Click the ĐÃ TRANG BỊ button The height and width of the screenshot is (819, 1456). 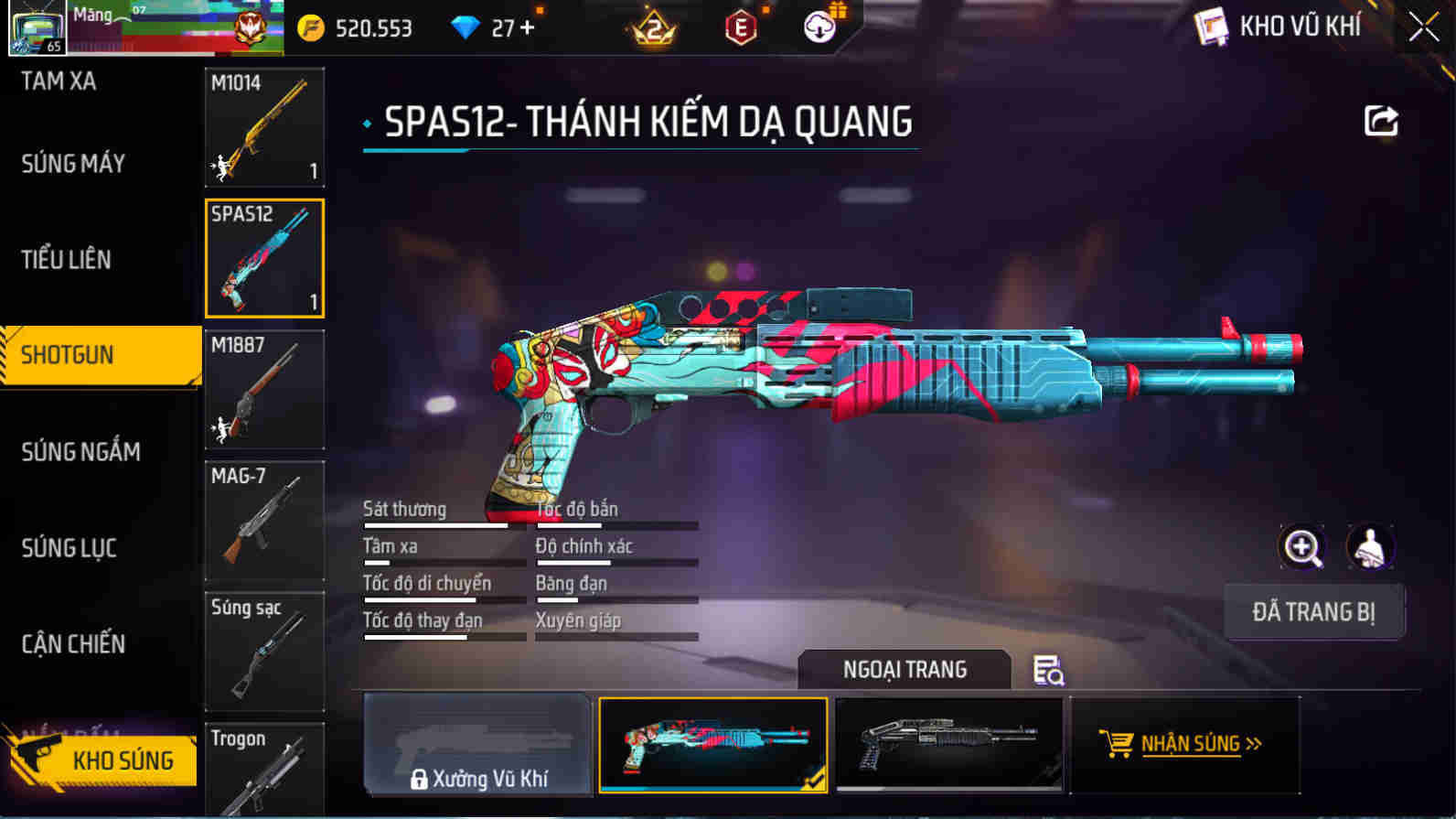[x=1314, y=611]
